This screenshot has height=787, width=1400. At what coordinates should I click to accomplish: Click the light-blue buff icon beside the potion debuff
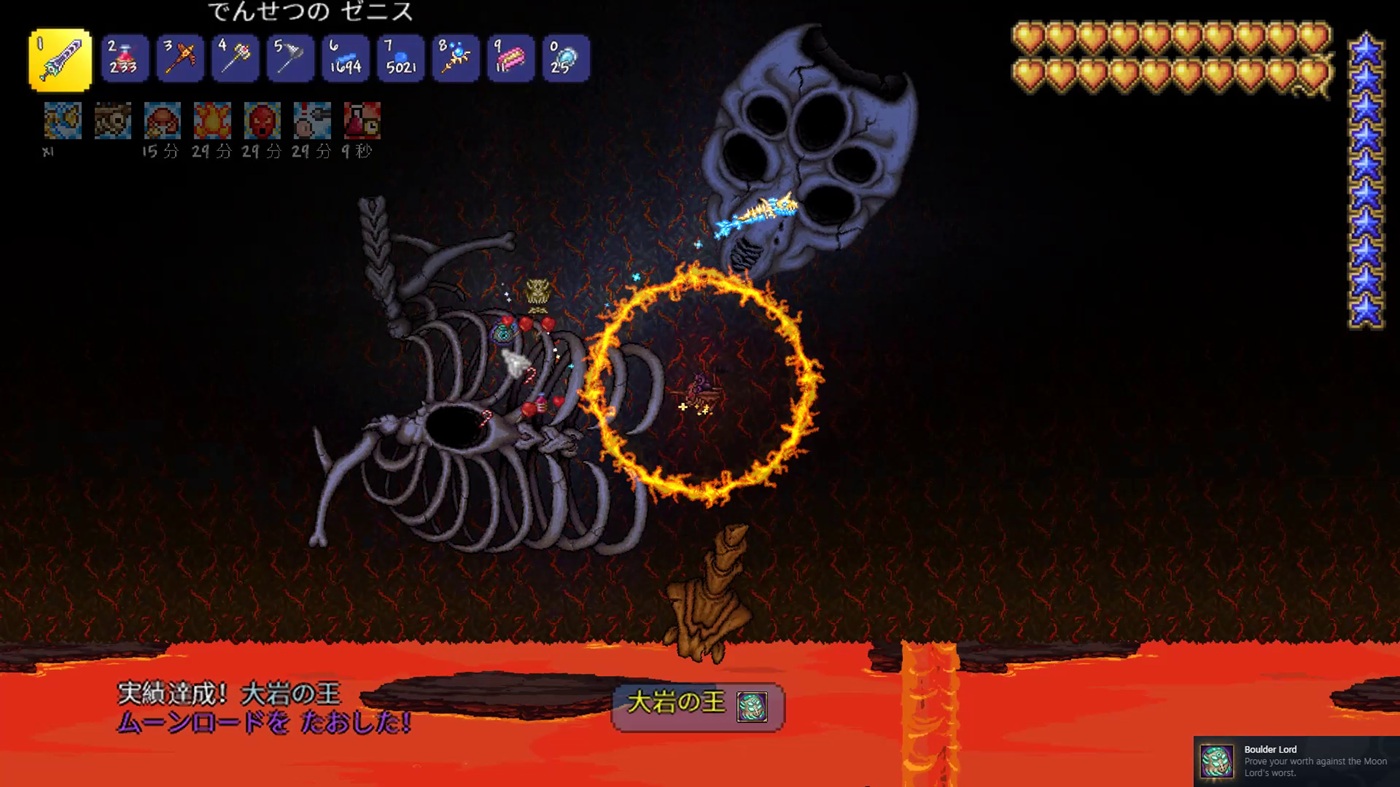click(x=312, y=121)
